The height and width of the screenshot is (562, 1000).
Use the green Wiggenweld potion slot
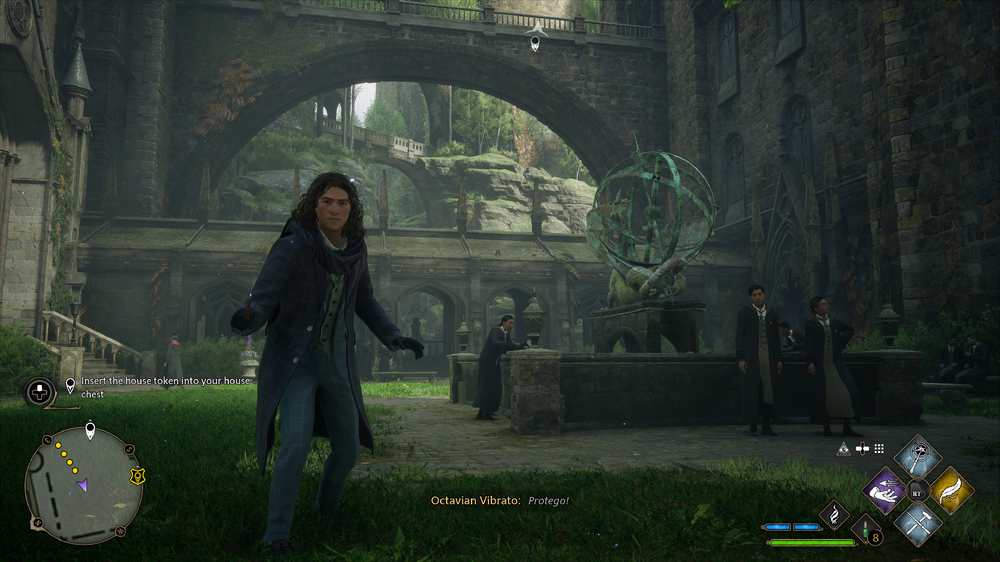click(x=866, y=530)
